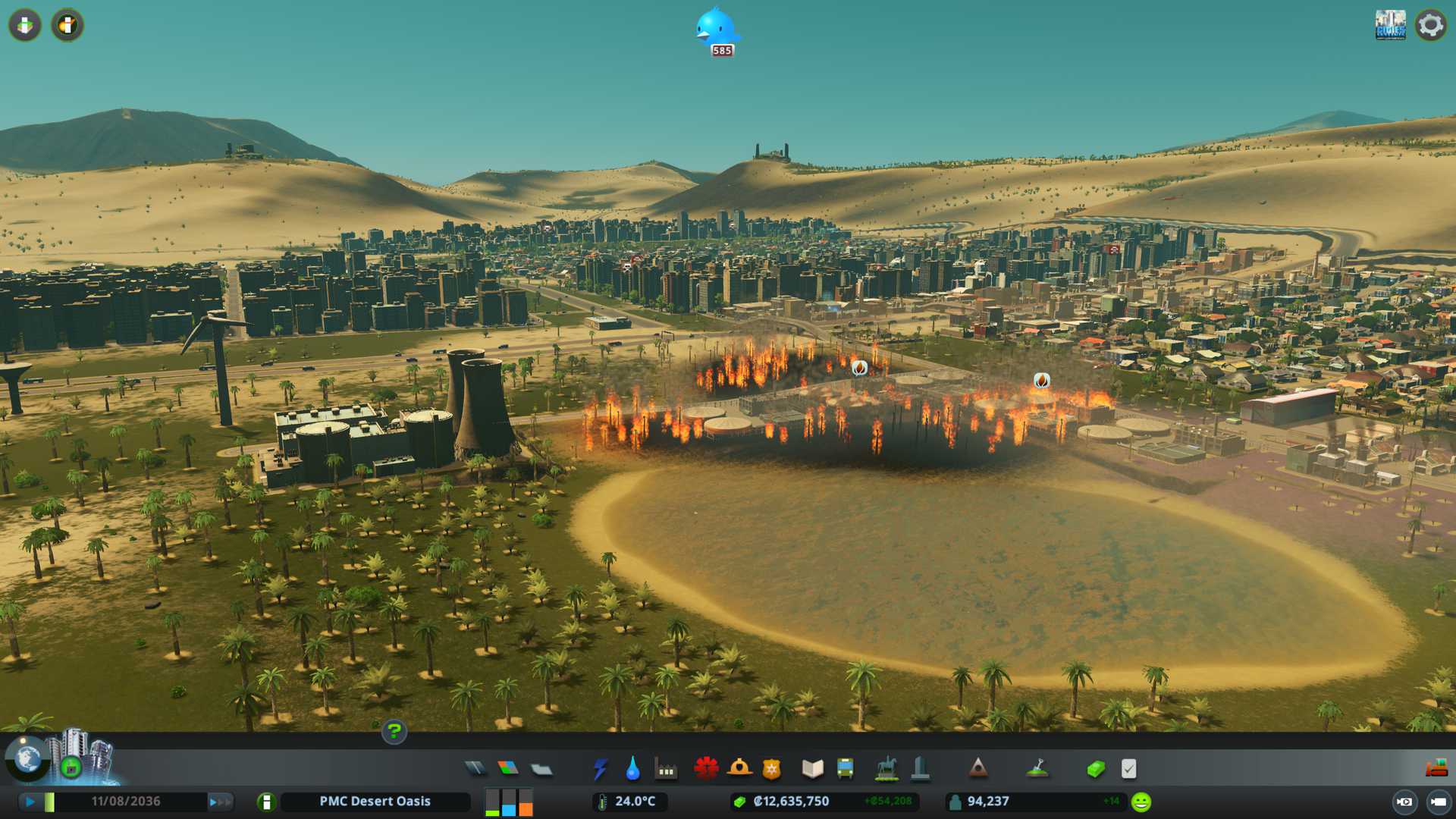Image resolution: width=1456 pixels, height=819 pixels.
Task: Open the Economy money panel
Action: 1095,769
